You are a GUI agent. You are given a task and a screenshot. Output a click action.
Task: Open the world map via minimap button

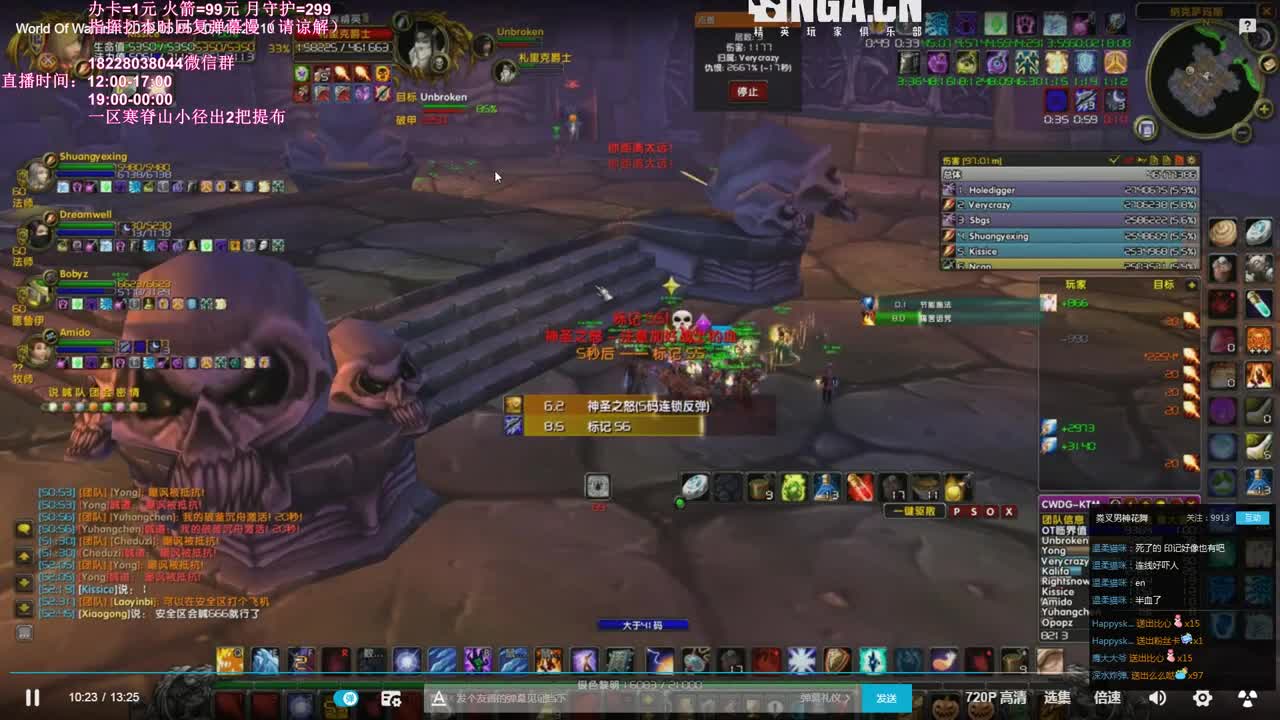(x=1145, y=128)
